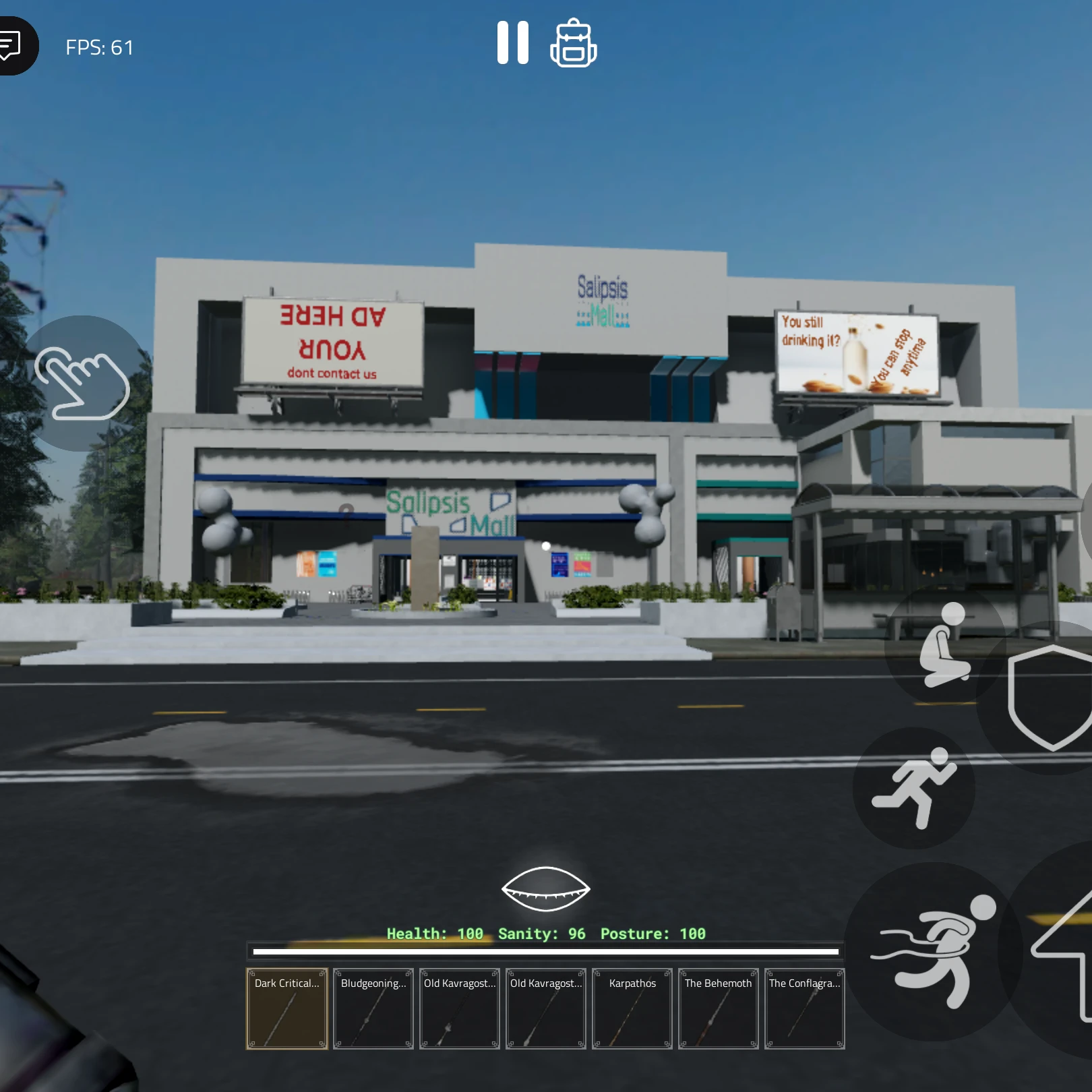Tap the running figure sprint button
Image resolution: width=1092 pixels, height=1092 pixels.
click(x=914, y=787)
